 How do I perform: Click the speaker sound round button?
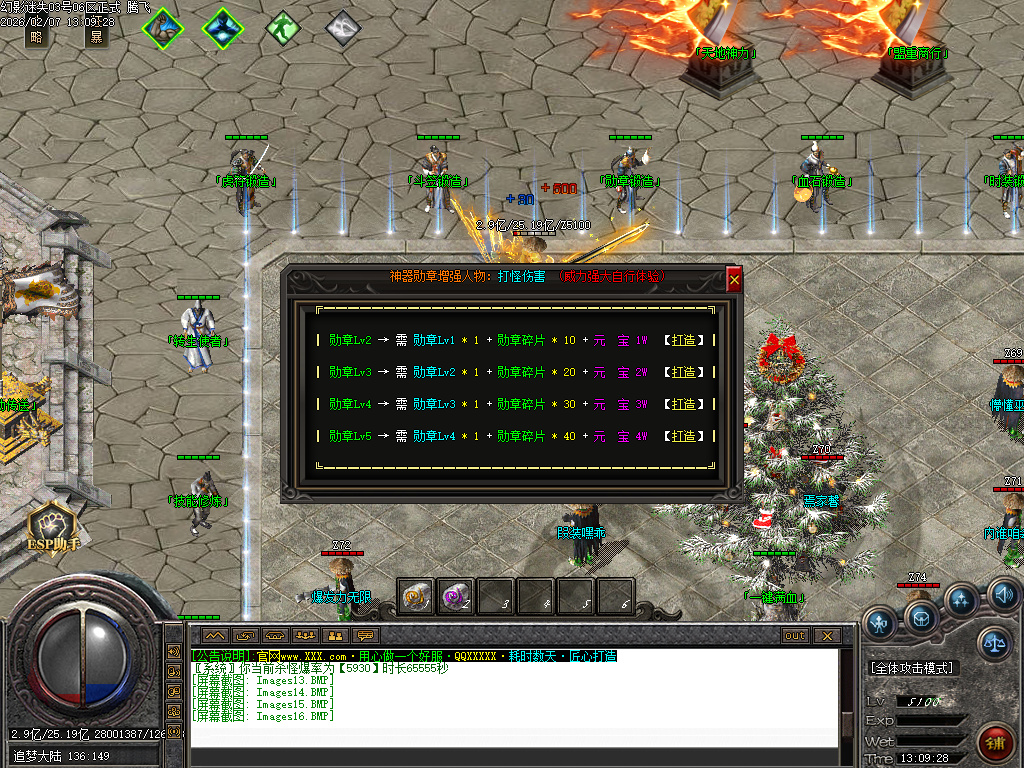(x=1003, y=596)
